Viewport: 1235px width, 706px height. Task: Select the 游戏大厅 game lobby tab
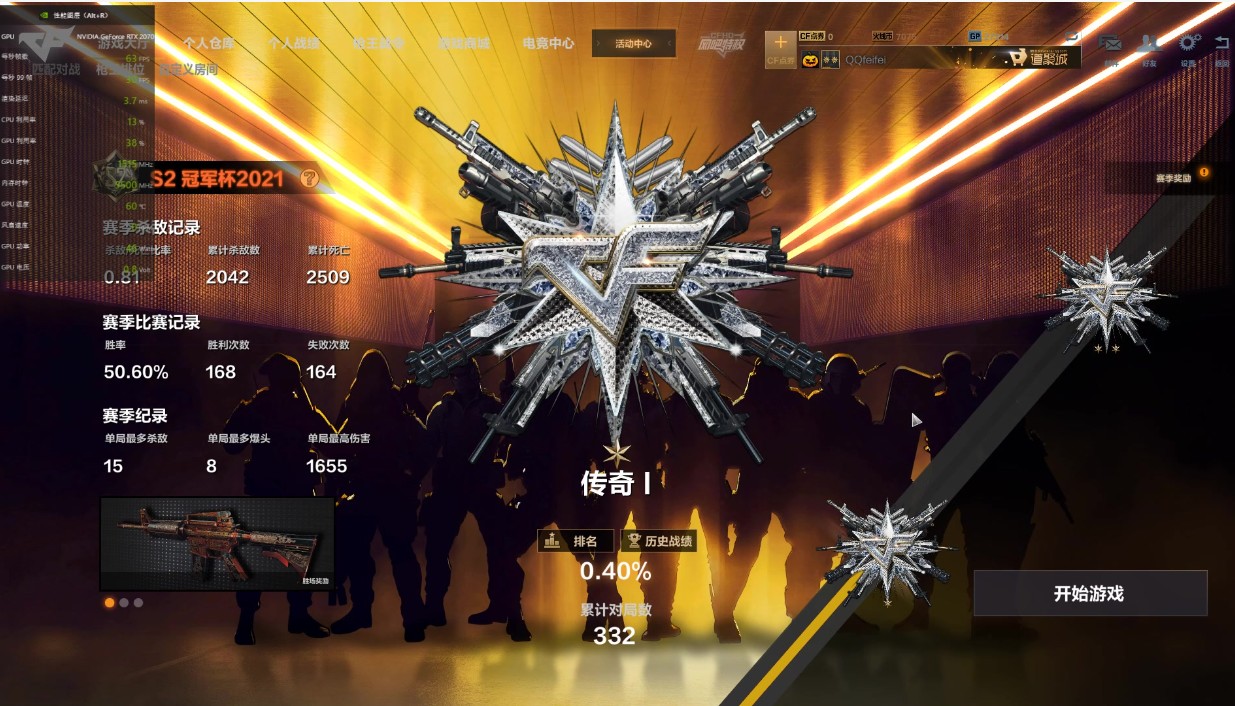click(123, 44)
